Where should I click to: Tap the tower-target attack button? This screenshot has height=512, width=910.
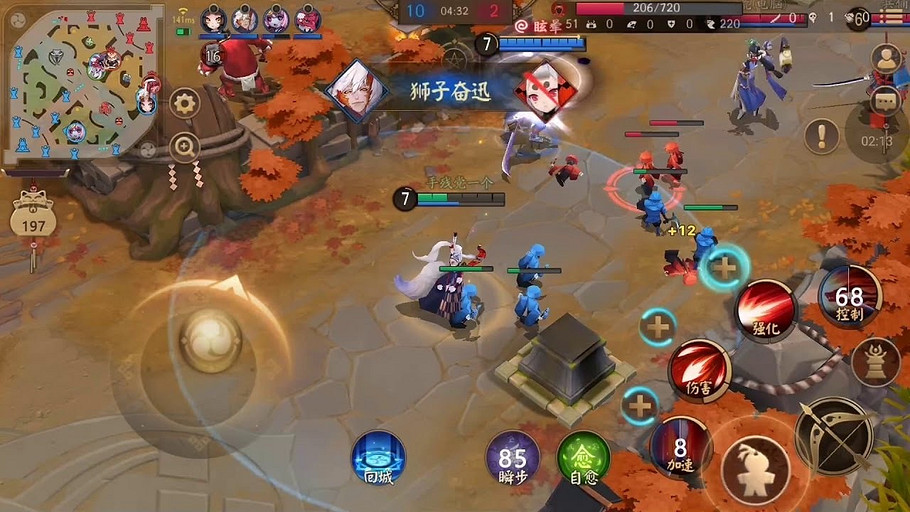pyautogui.click(x=876, y=360)
